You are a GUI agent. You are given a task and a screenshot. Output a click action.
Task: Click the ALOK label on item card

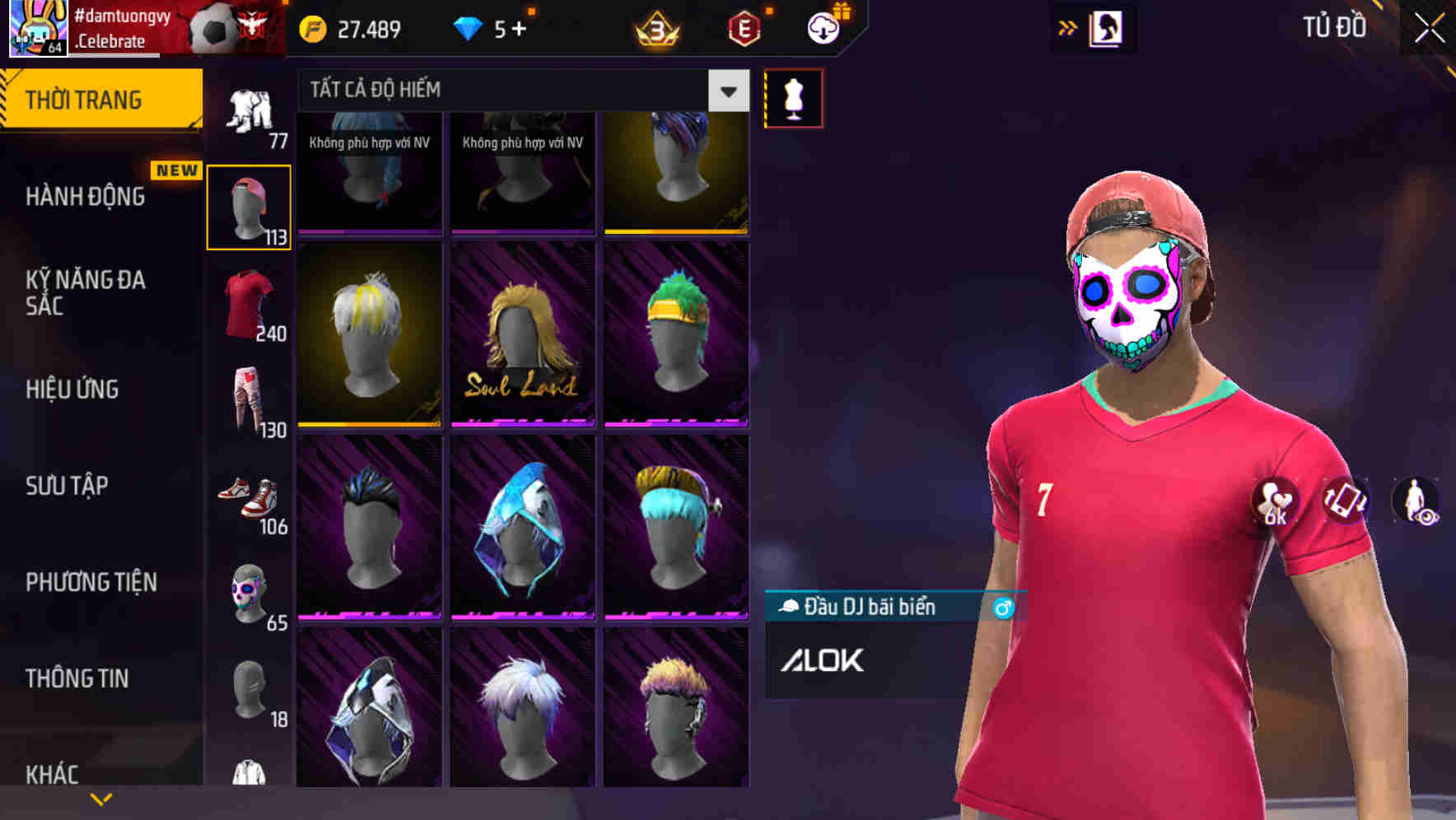824,659
